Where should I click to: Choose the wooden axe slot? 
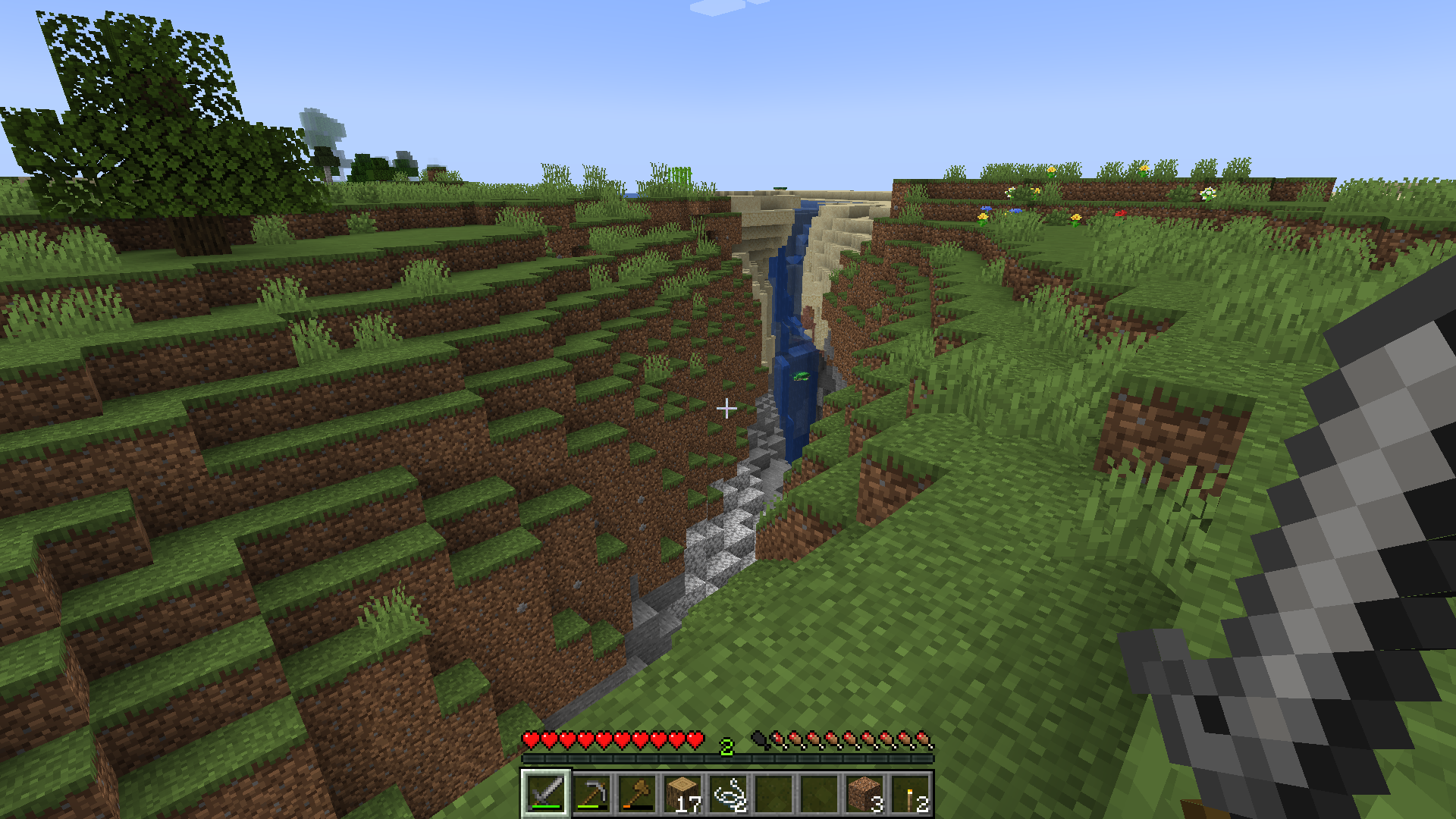(x=636, y=793)
